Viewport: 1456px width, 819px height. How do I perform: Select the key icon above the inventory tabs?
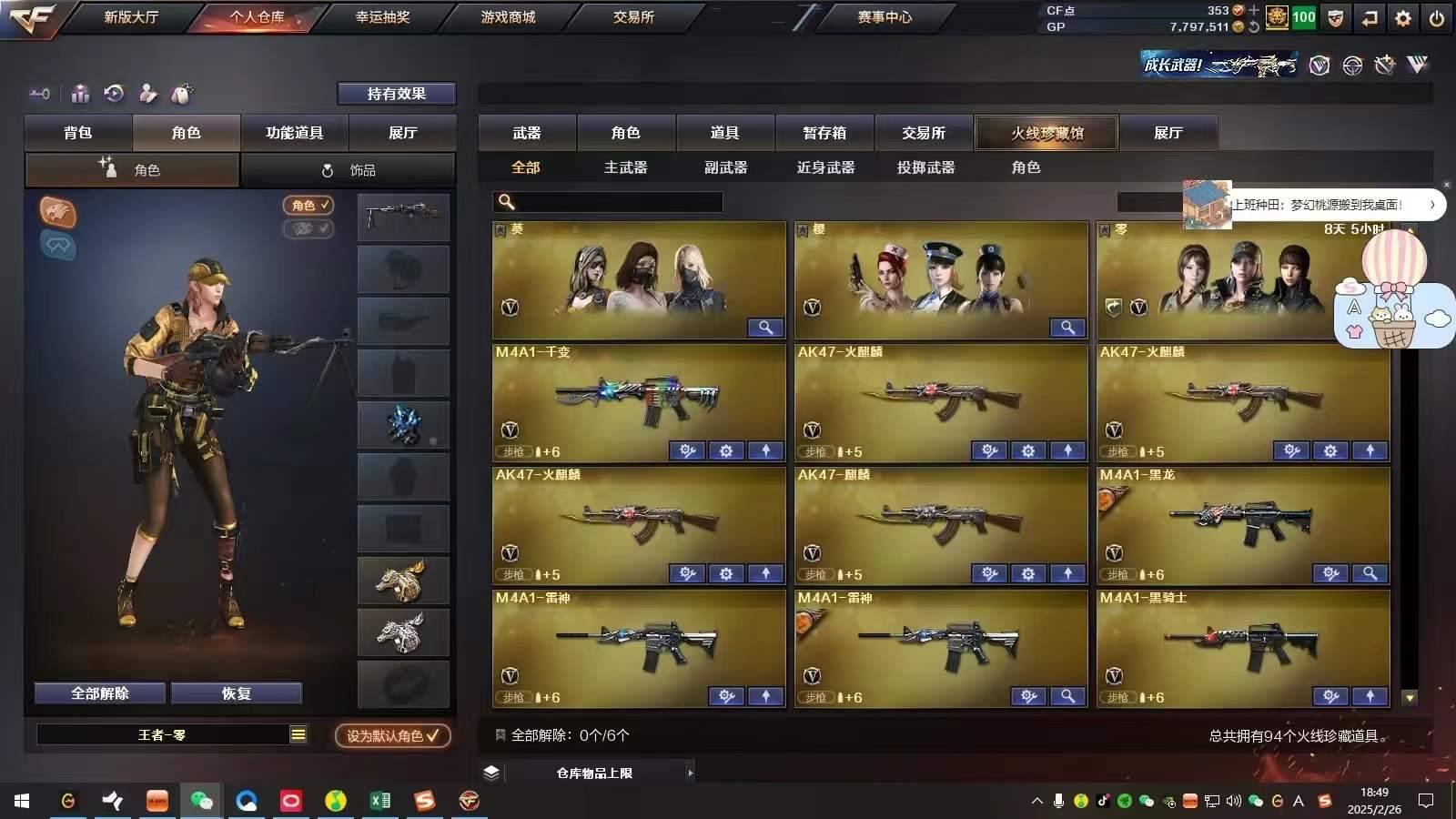tap(39, 93)
